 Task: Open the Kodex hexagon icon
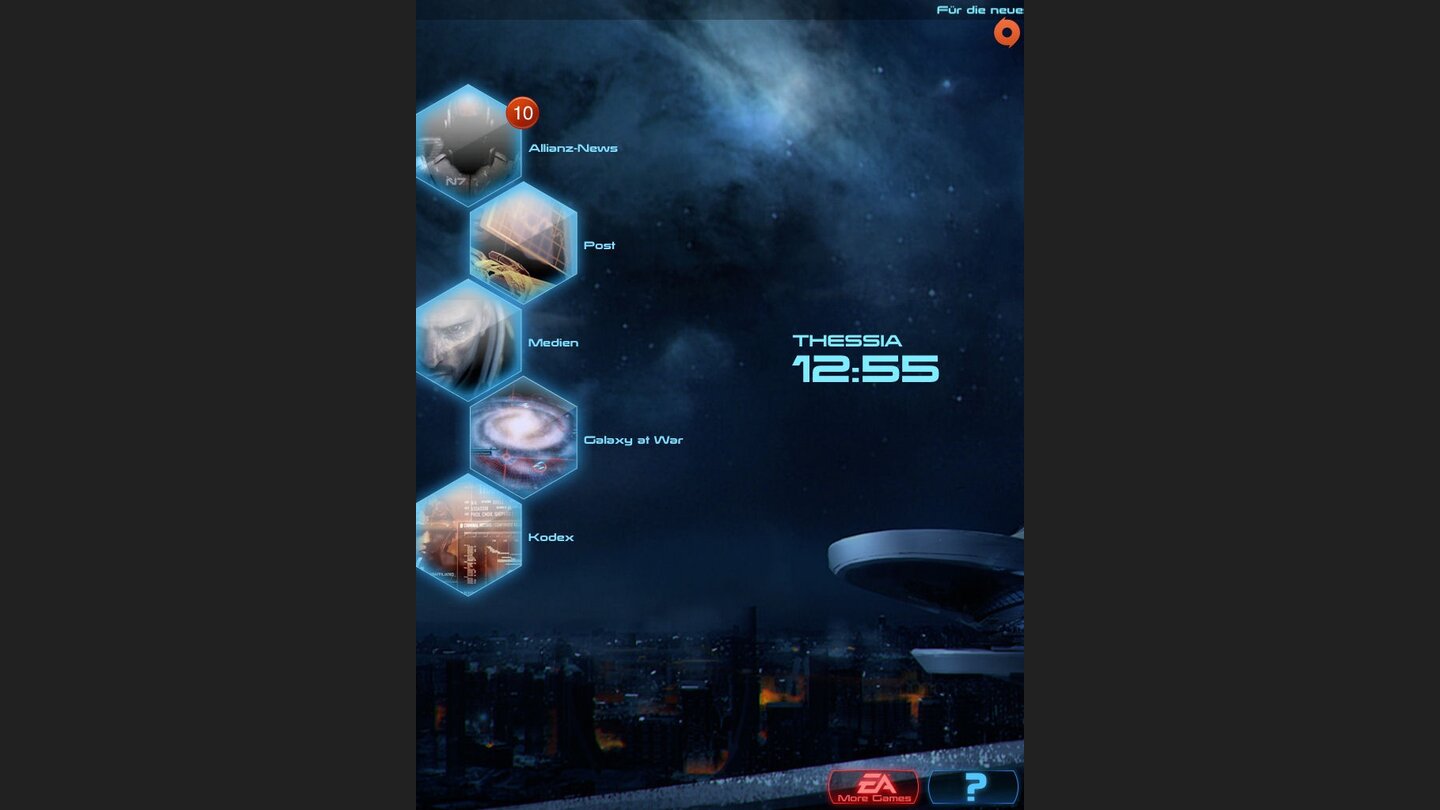coord(470,537)
